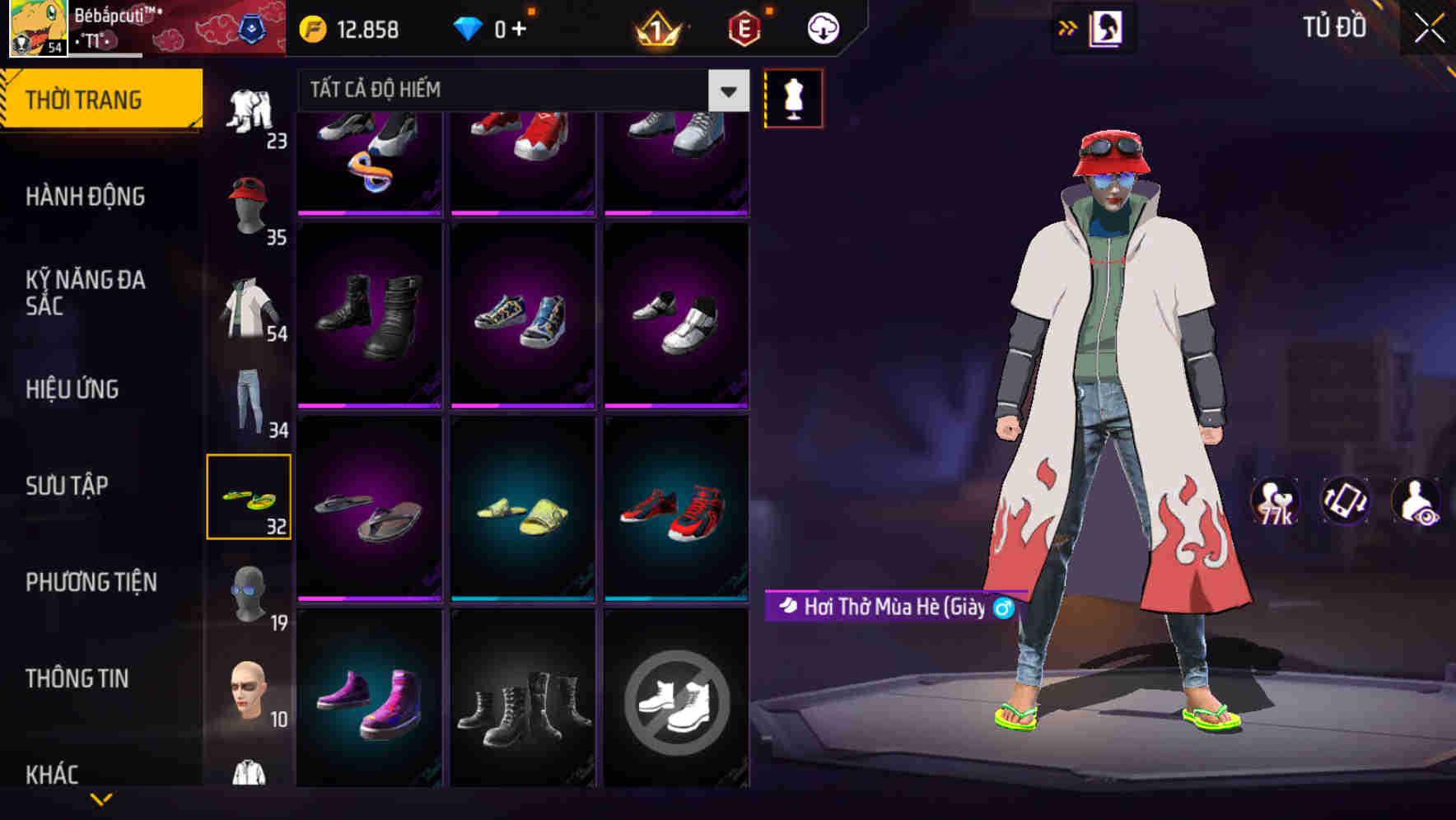This screenshot has height=820, width=1456.
Task: Choose the crossed-out no-shoes option
Action: (677, 701)
